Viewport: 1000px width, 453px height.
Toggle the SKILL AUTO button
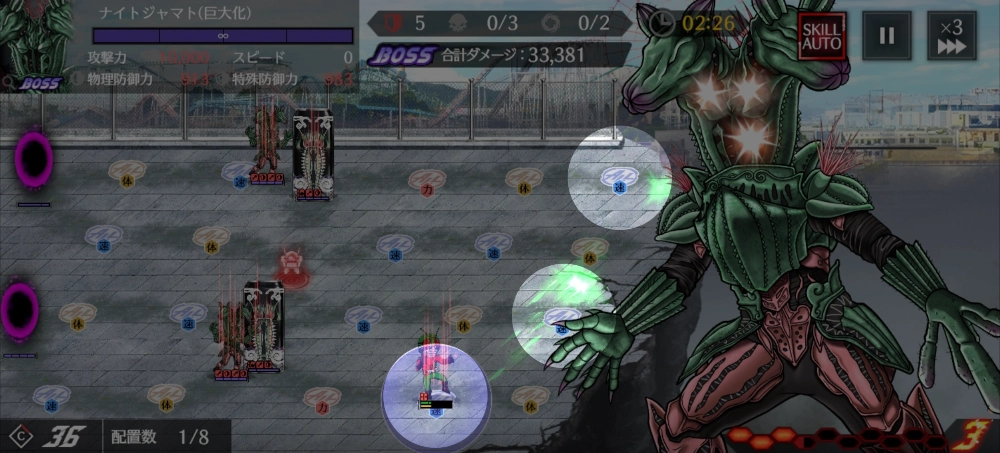tap(822, 36)
